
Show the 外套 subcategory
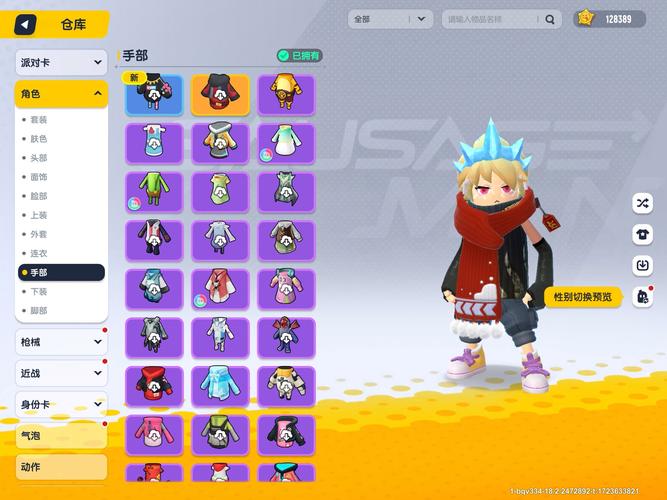pyautogui.click(x=38, y=234)
